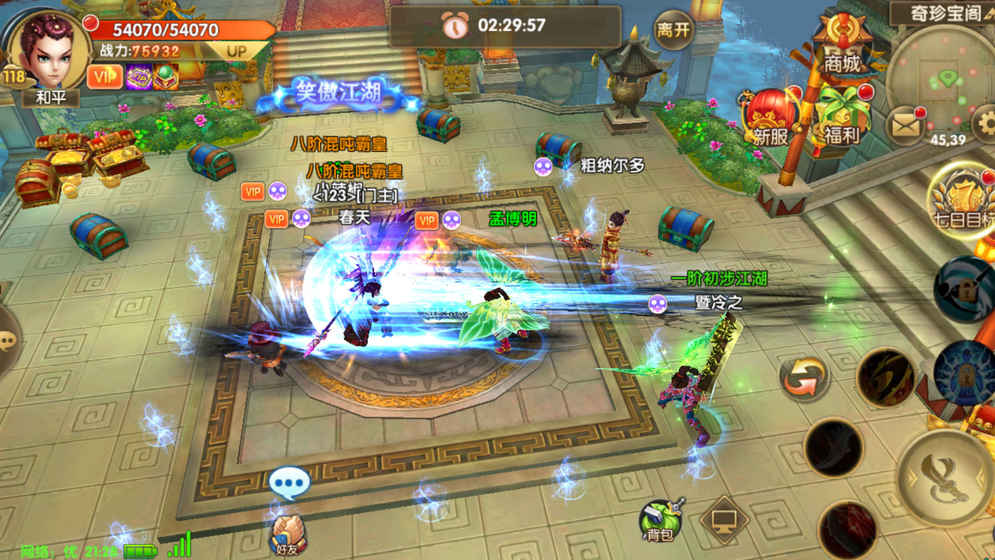995x560 pixels.
Task: Open the 背包 backpack
Action: [x=661, y=517]
